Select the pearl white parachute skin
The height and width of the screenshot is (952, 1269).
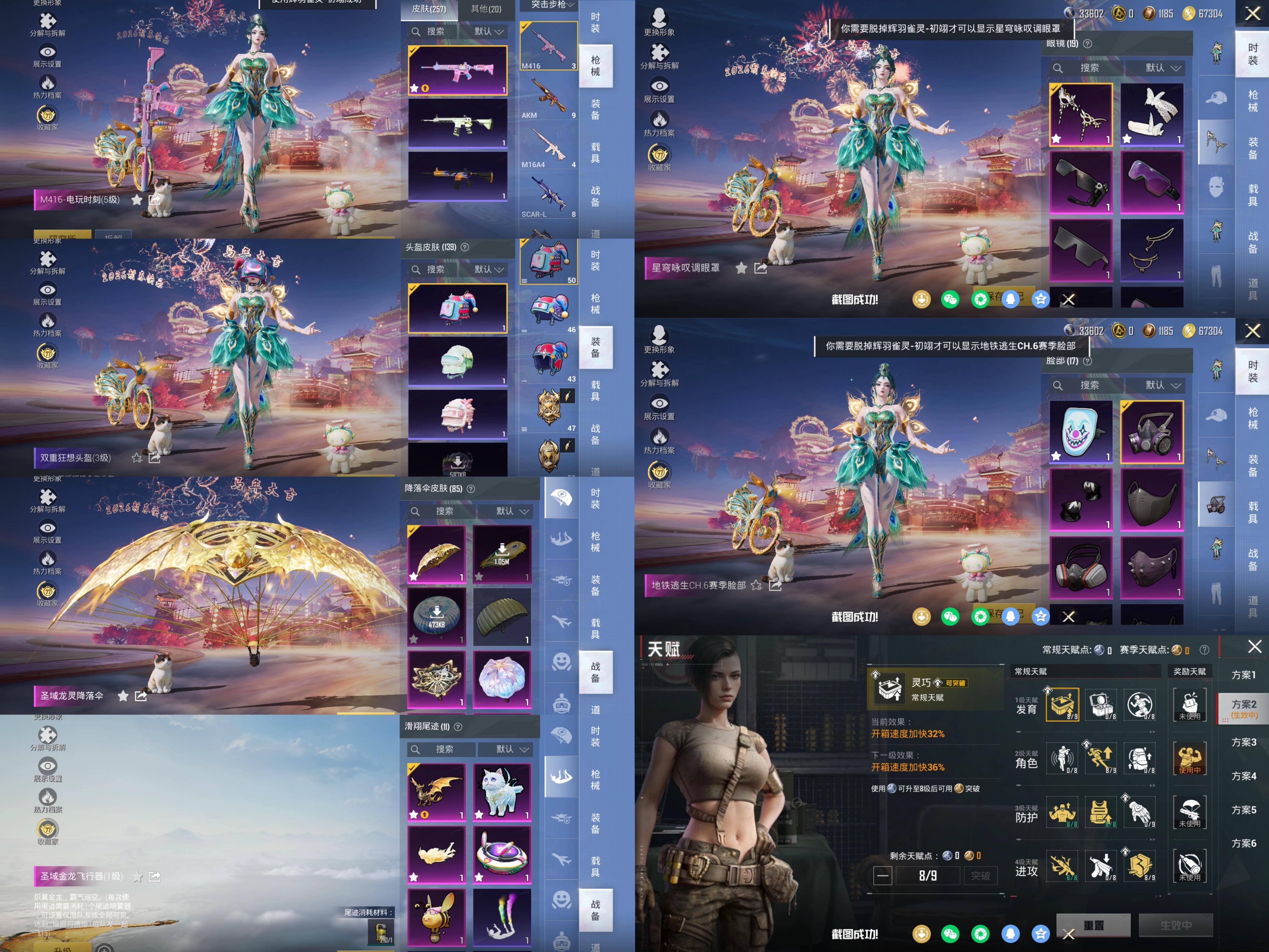502,679
